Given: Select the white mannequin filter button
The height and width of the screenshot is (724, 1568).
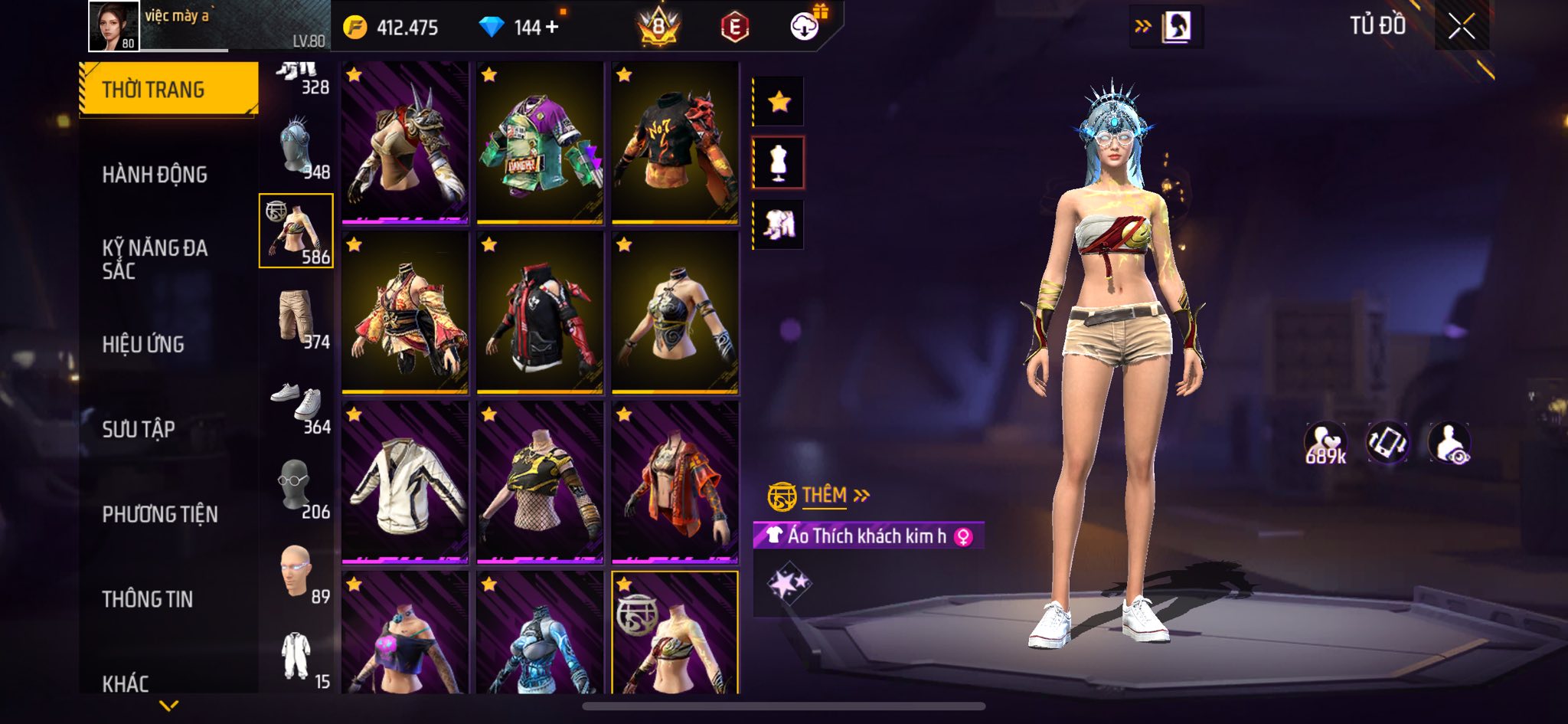Looking at the screenshot, I should tap(779, 162).
